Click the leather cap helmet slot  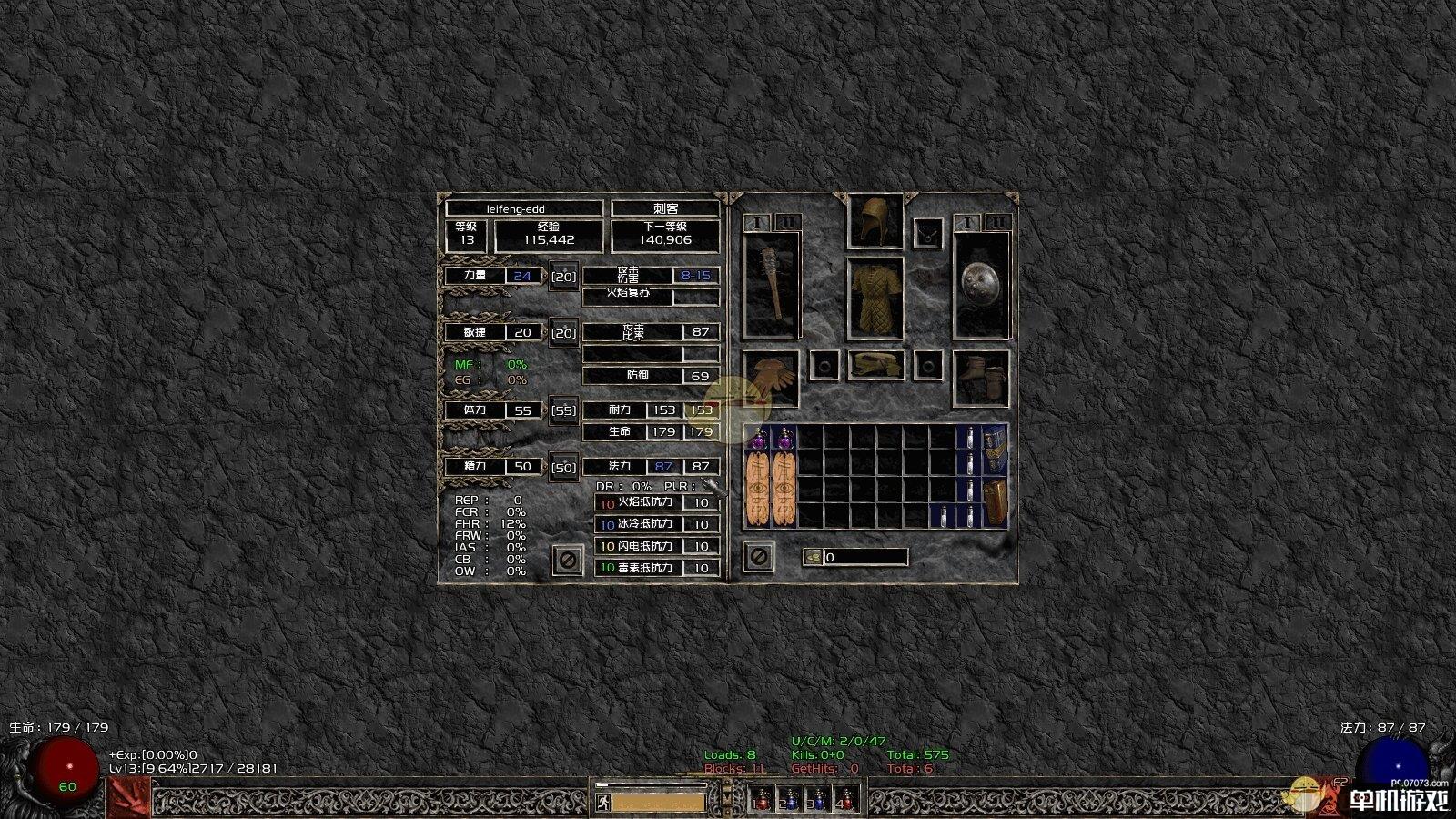click(x=875, y=220)
